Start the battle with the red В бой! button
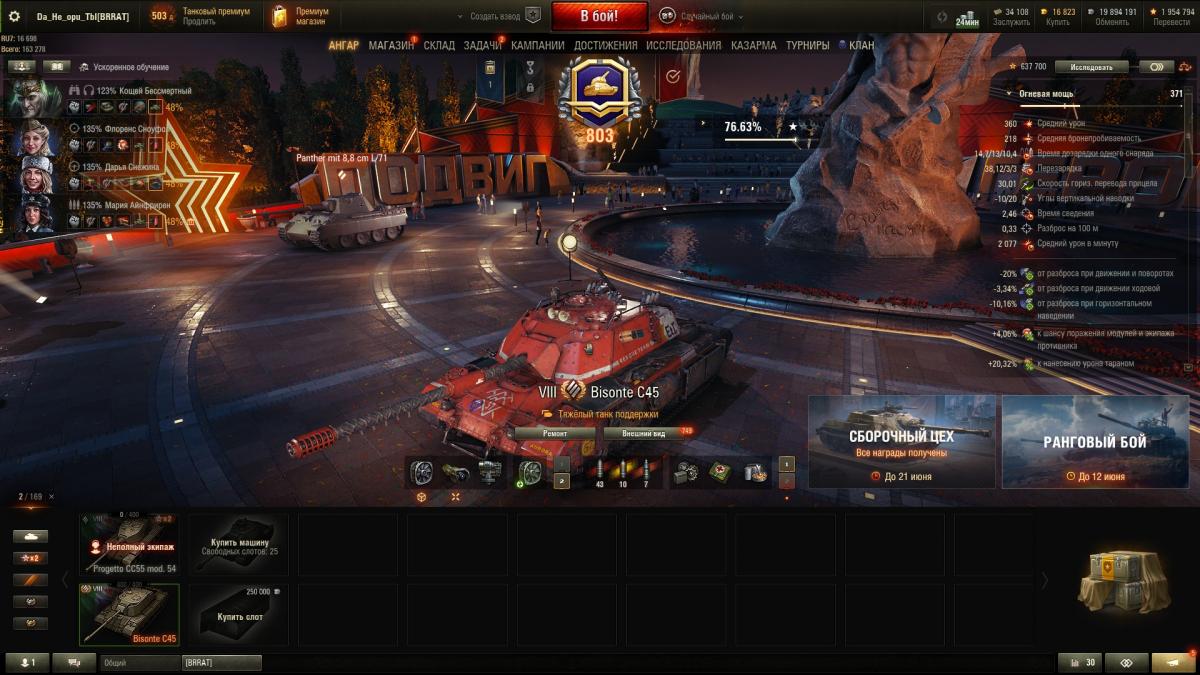This screenshot has height=675, width=1200. click(x=599, y=16)
